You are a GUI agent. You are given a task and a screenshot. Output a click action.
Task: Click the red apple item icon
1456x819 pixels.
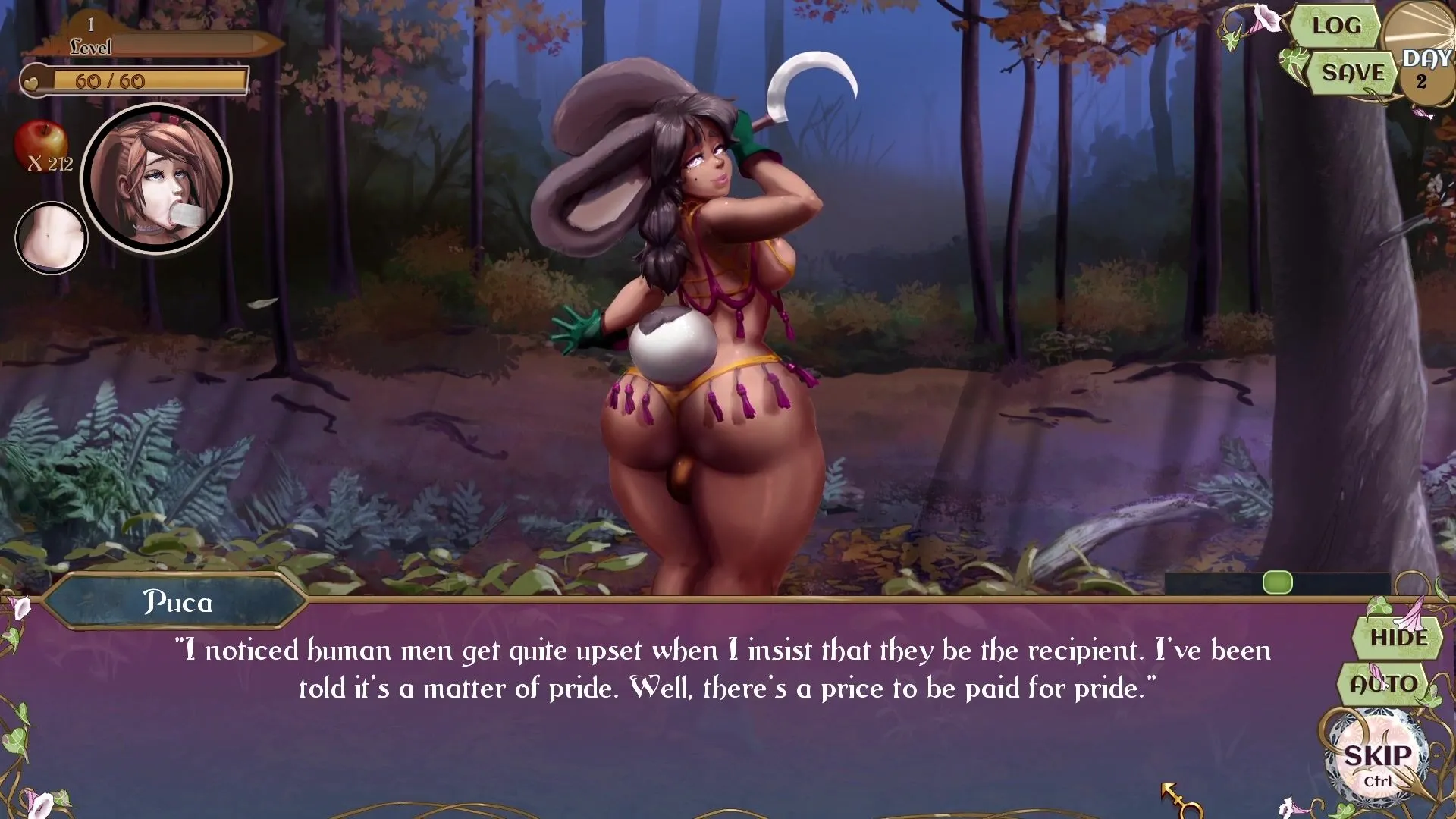tap(40, 142)
